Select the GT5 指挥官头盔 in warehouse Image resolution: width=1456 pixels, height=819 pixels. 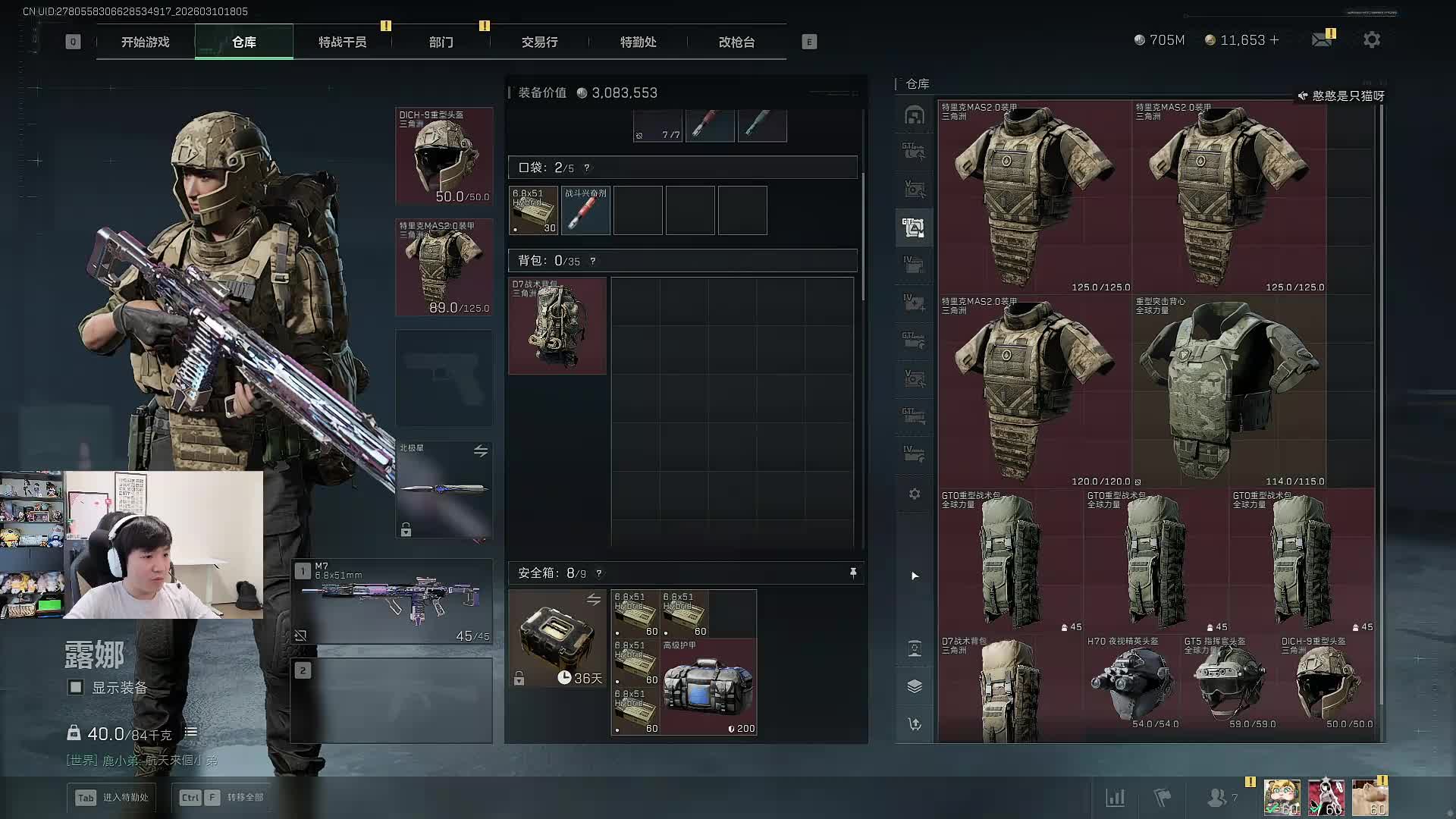(1229, 682)
